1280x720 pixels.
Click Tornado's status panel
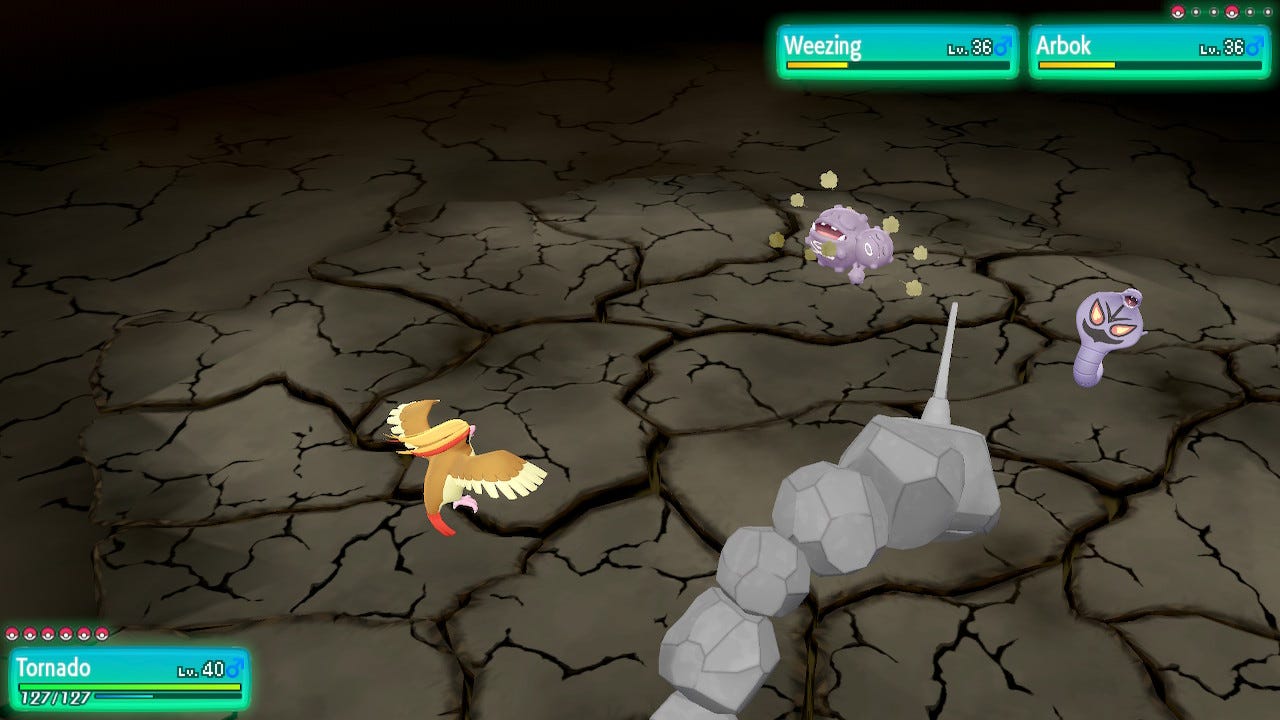[x=129, y=679]
